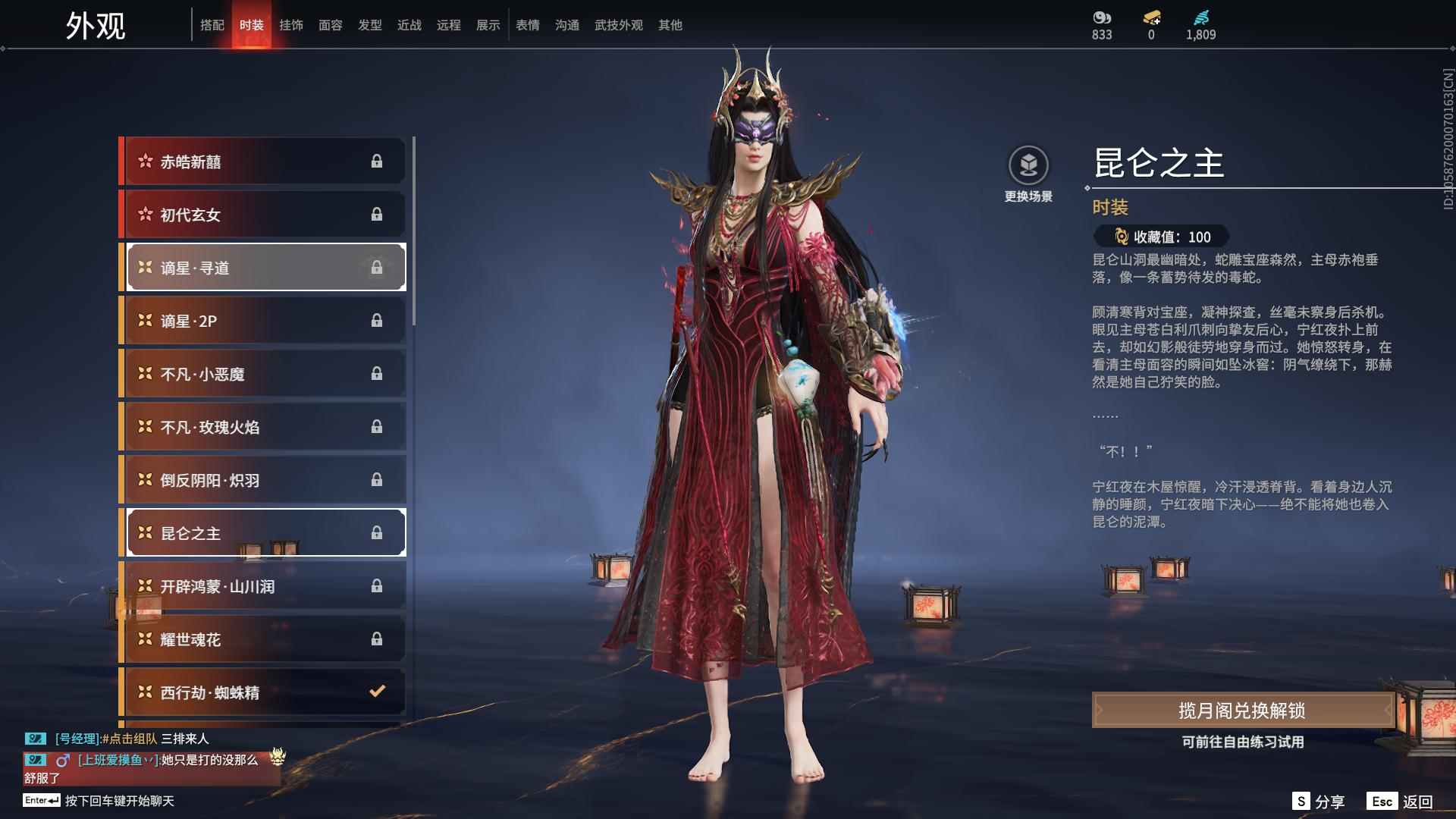Click the lock icon on 赤皓新囍 entry
Screen dimensions: 1456x819
tap(377, 161)
